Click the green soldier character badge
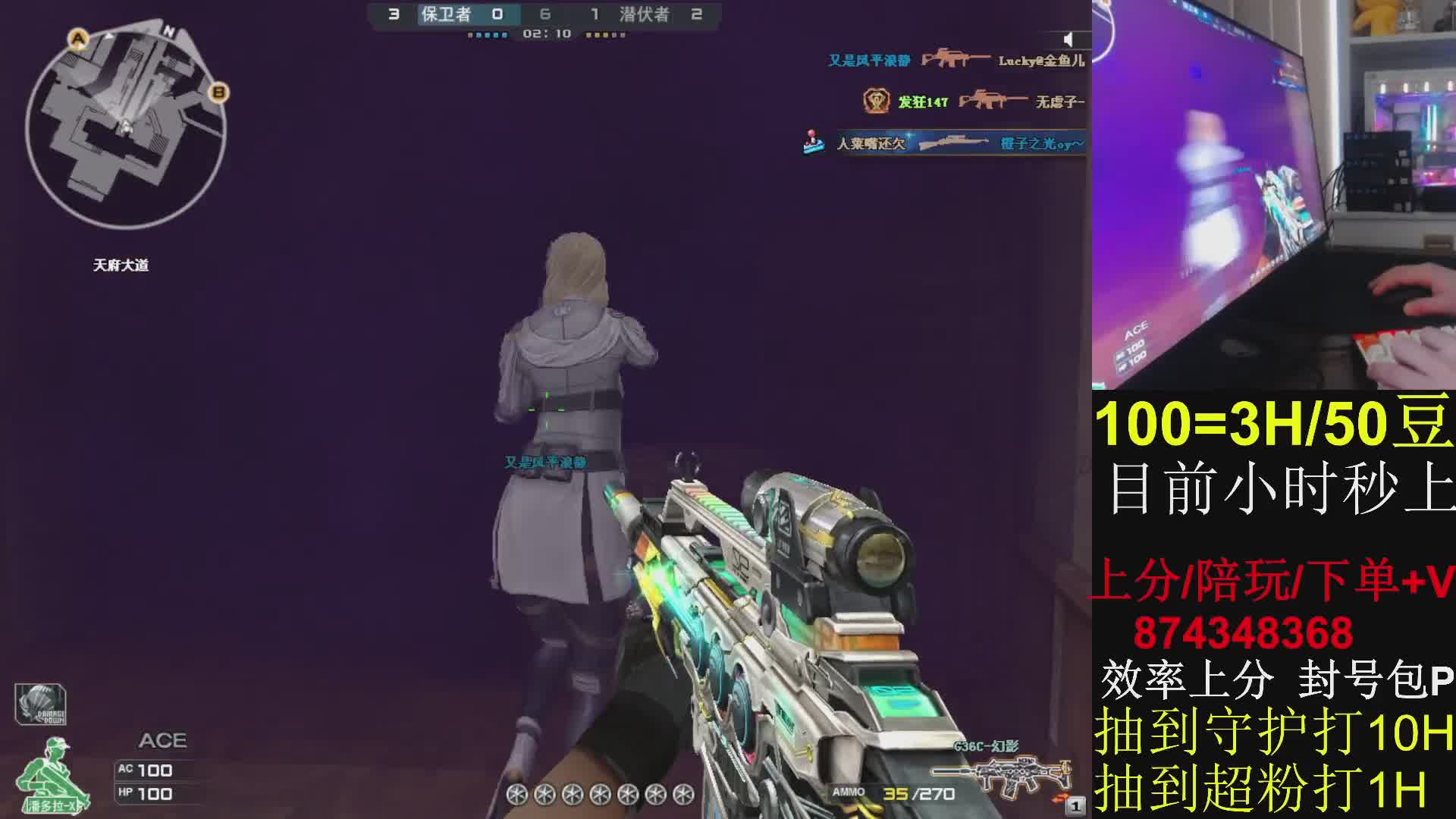This screenshot has width=1456, height=819. [x=53, y=775]
